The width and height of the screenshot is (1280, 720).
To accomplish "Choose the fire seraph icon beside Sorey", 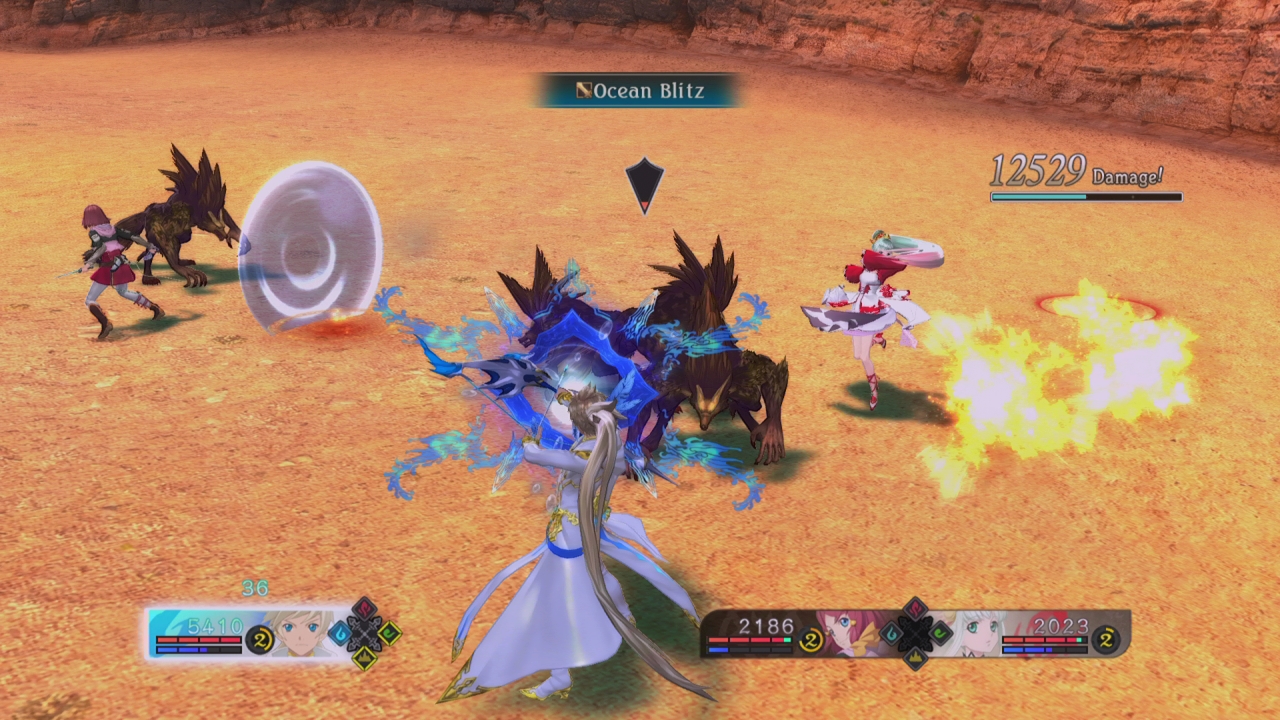I will (364, 609).
